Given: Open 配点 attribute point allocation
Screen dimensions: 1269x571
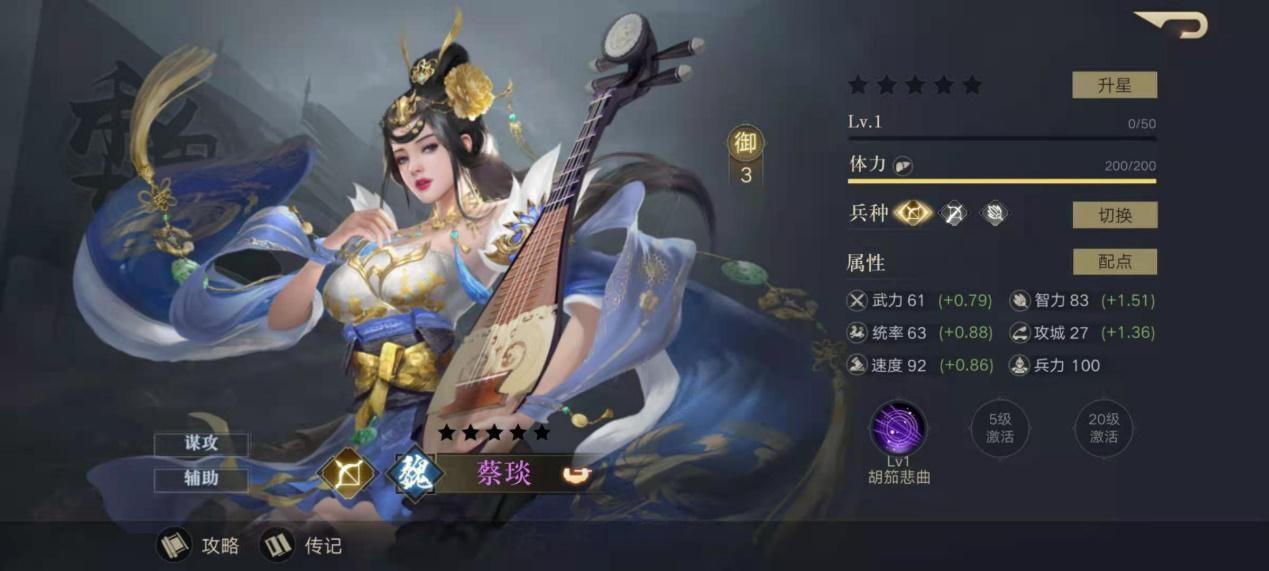Looking at the screenshot, I should (1114, 262).
